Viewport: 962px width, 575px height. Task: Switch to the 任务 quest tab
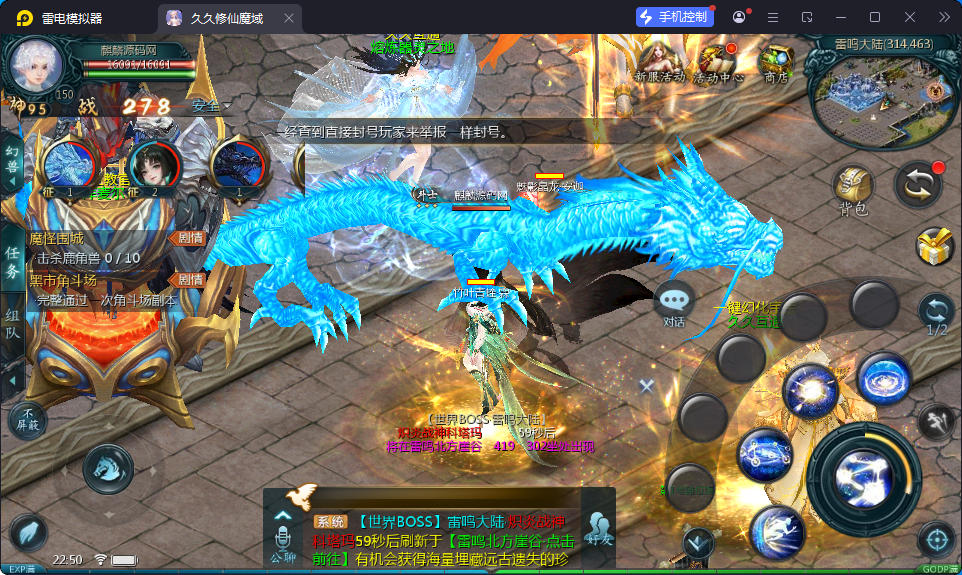point(12,263)
